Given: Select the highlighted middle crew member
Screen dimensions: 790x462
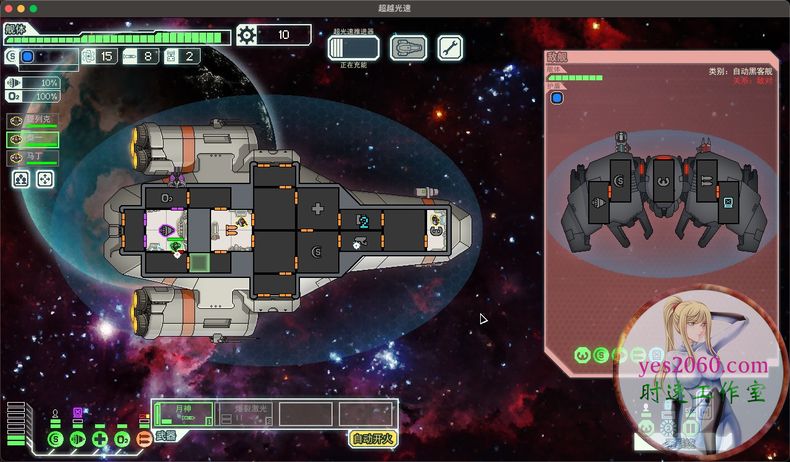Looking at the screenshot, I should click(31, 139).
